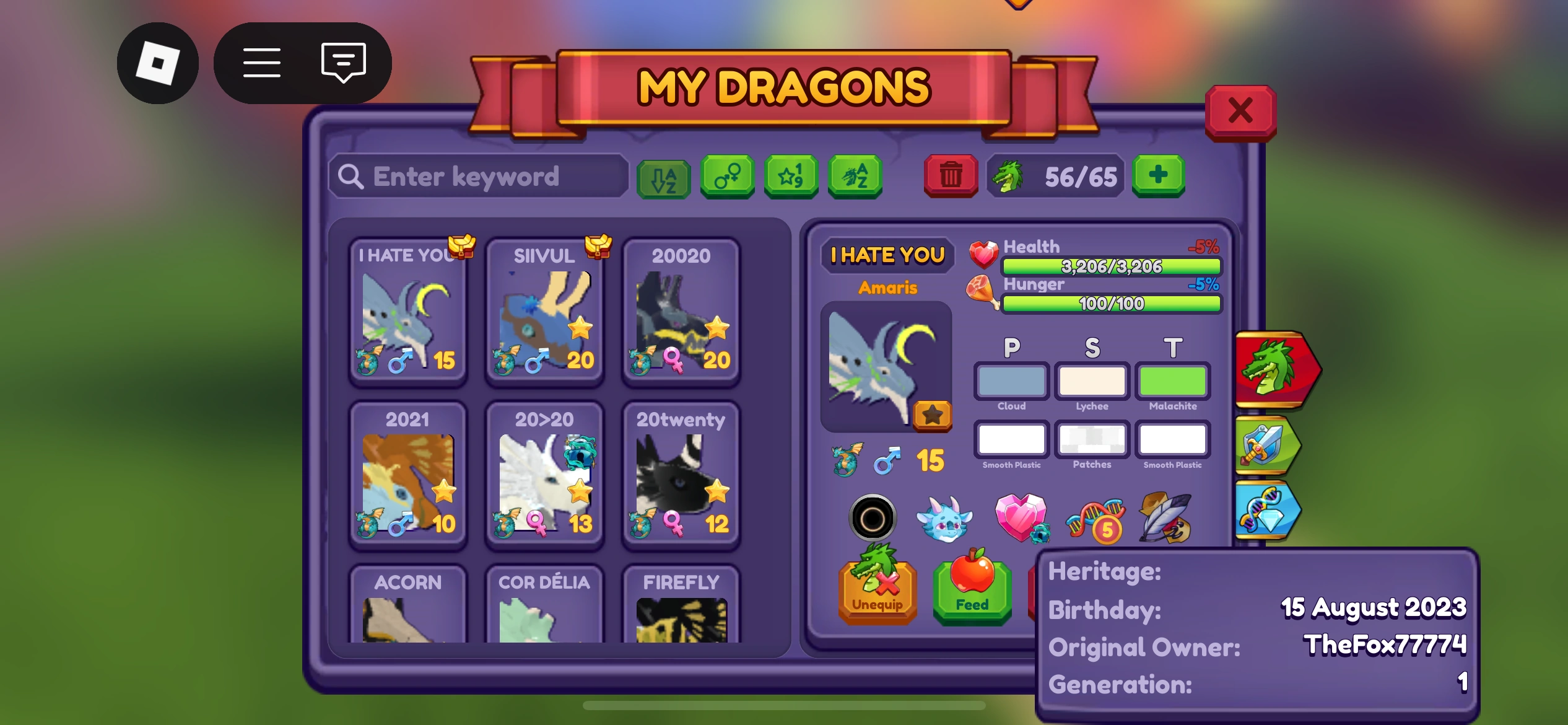
Task: Click the feather quill rename icon
Action: tap(1163, 519)
